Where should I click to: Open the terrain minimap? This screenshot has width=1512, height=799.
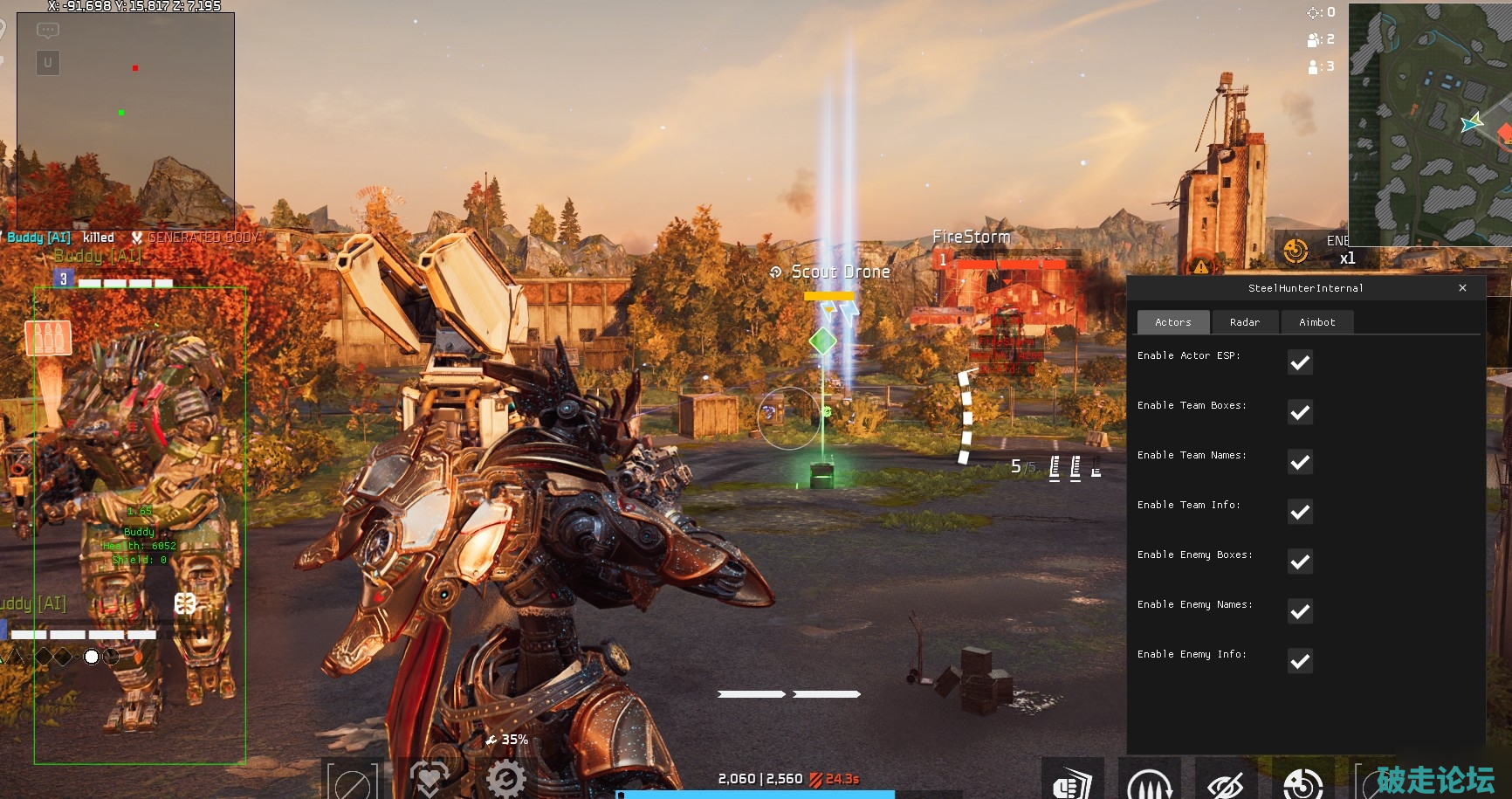[x=1430, y=122]
